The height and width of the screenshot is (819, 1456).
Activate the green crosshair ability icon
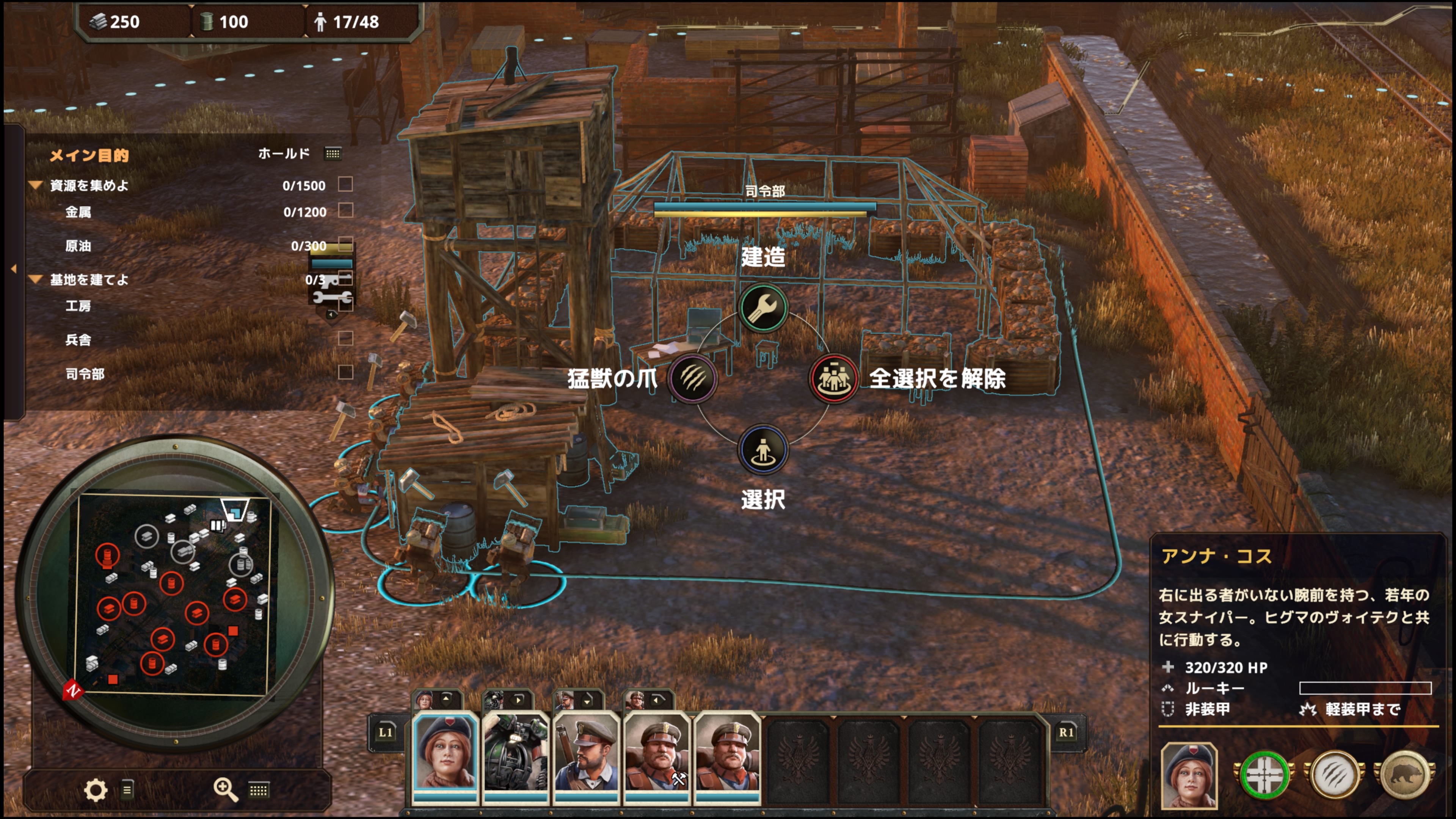1265,775
